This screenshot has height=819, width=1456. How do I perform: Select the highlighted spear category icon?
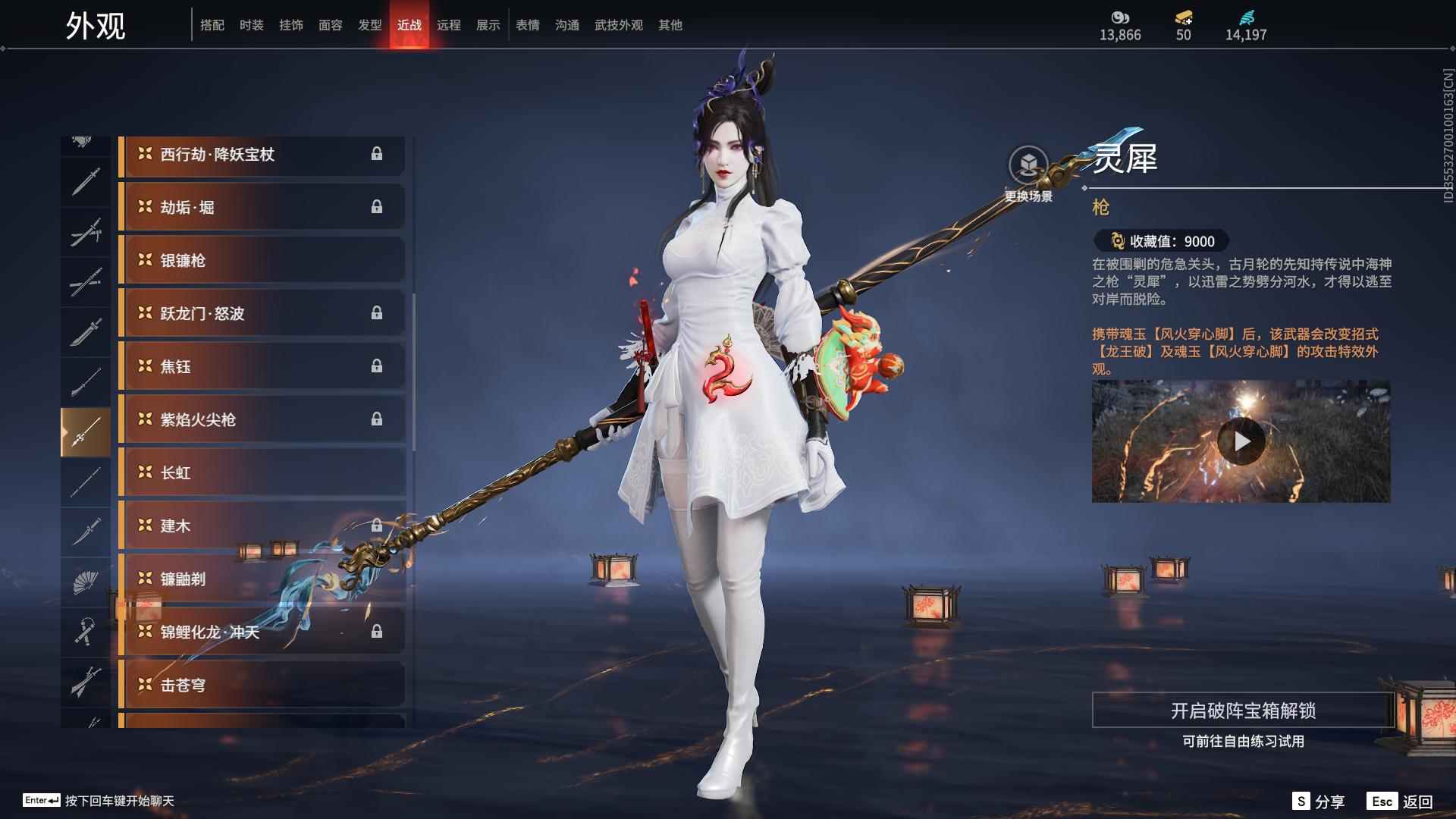point(86,430)
